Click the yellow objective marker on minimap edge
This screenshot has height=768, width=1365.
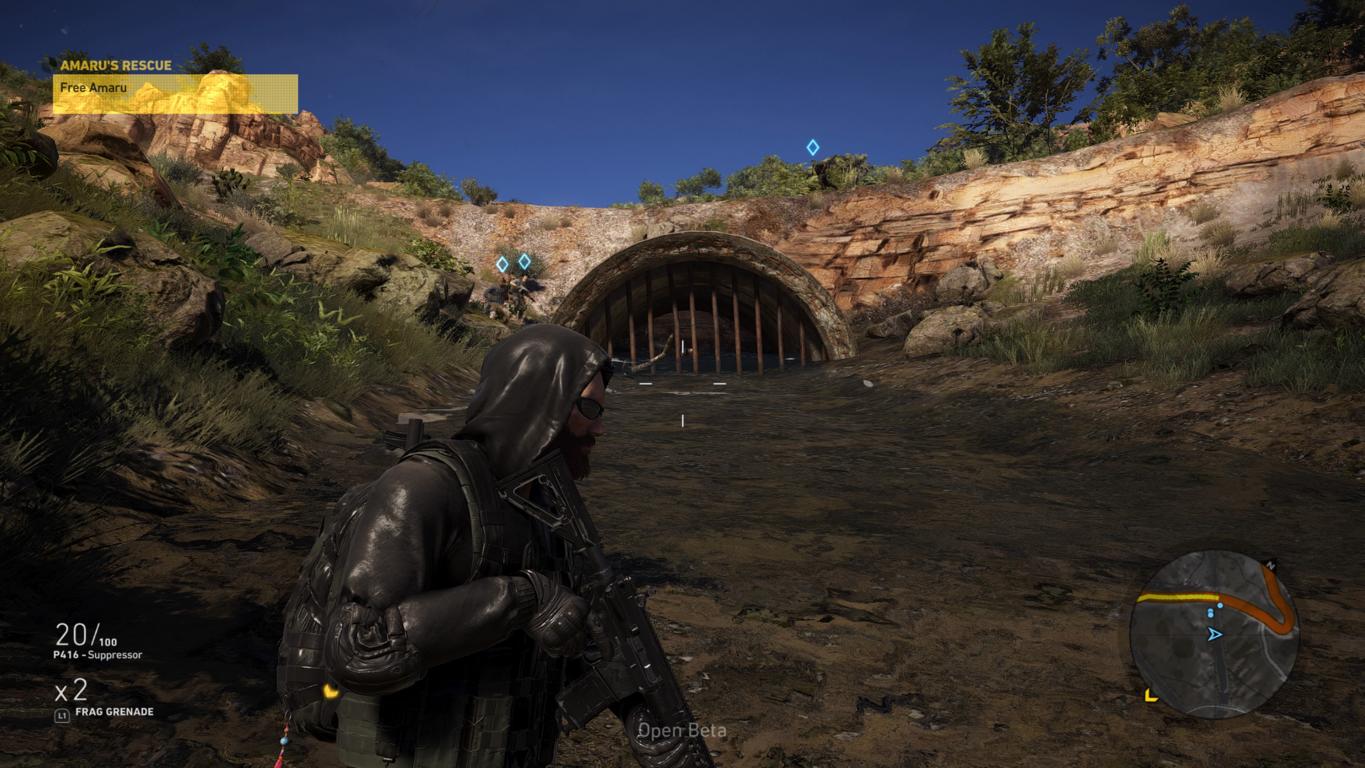point(1151,694)
